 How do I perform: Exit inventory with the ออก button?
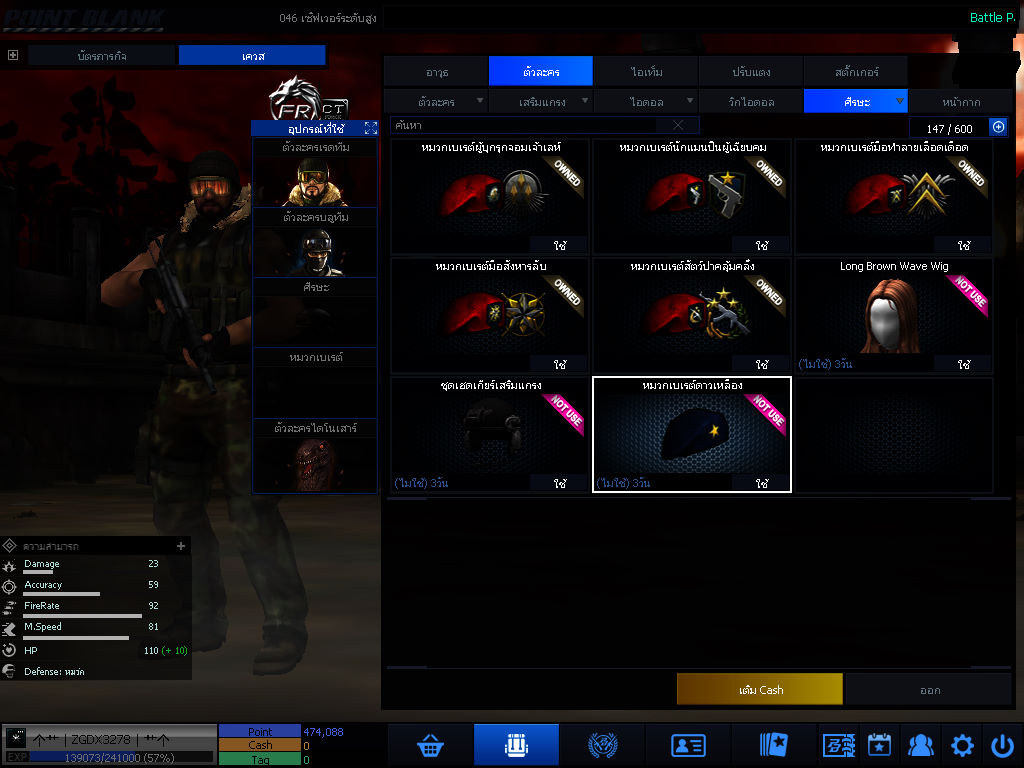pos(929,689)
